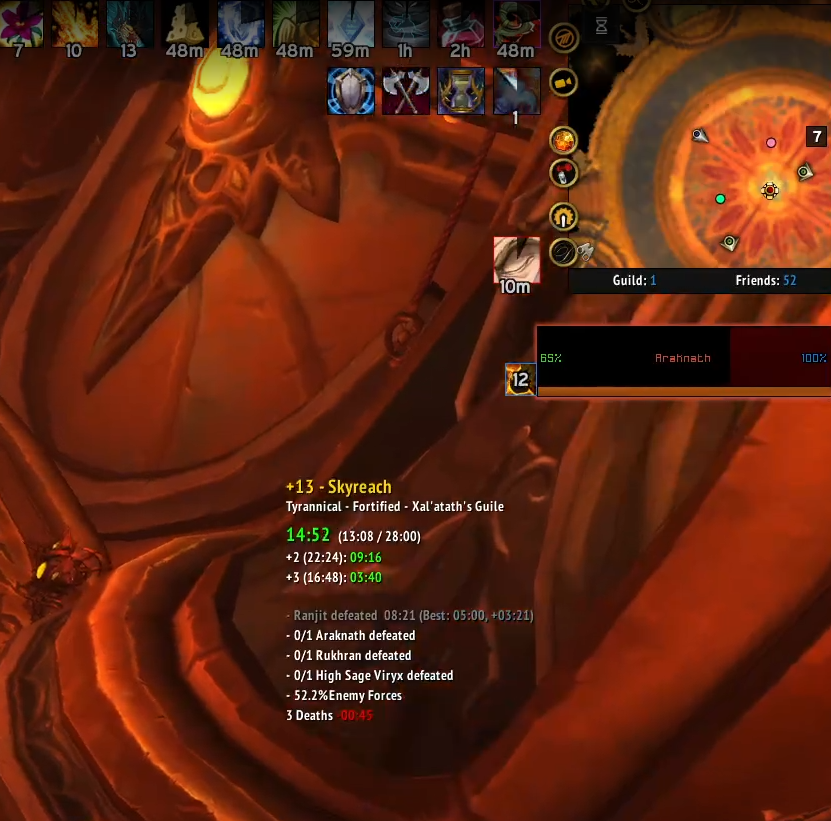Select the keystone level 12 icon
Image resolution: width=831 pixels, height=821 pixels.
click(520, 379)
